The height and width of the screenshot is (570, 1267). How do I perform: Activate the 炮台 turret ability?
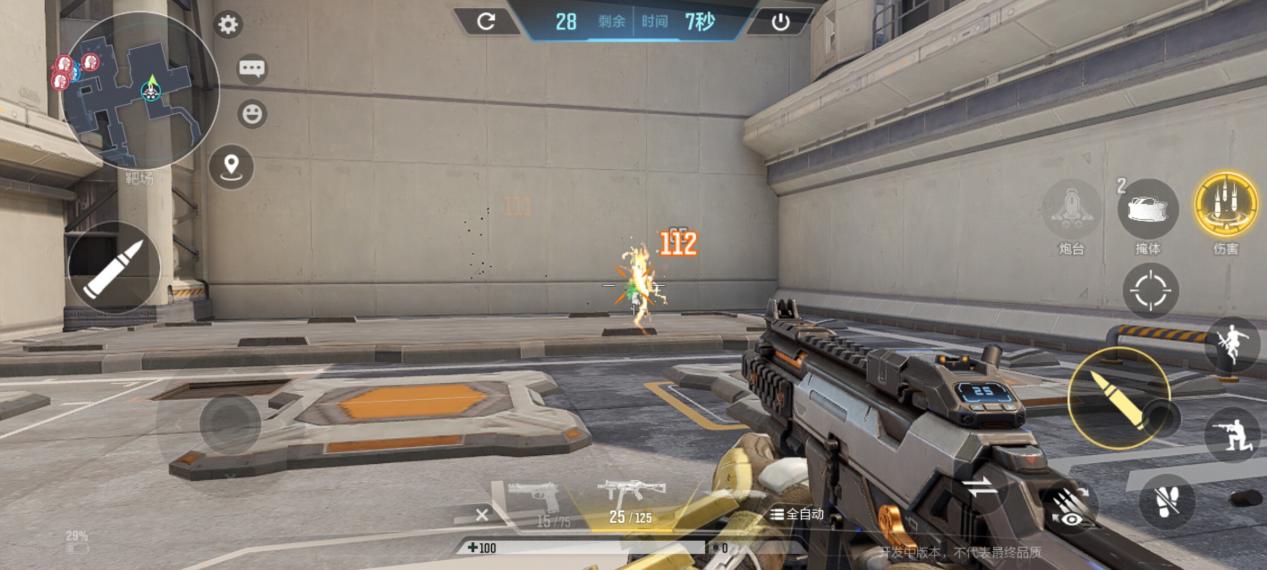[1072, 209]
